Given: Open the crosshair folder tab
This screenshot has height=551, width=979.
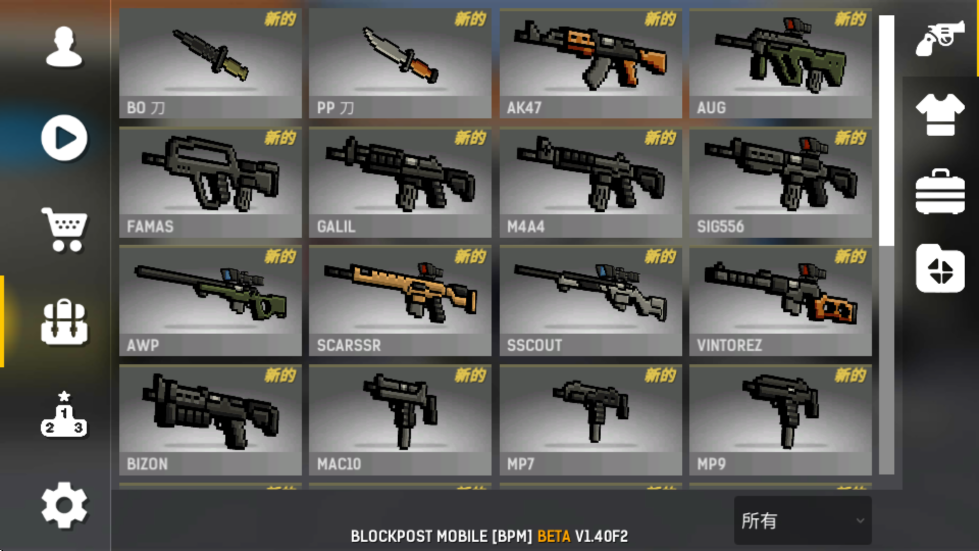Looking at the screenshot, I should coord(940,268).
